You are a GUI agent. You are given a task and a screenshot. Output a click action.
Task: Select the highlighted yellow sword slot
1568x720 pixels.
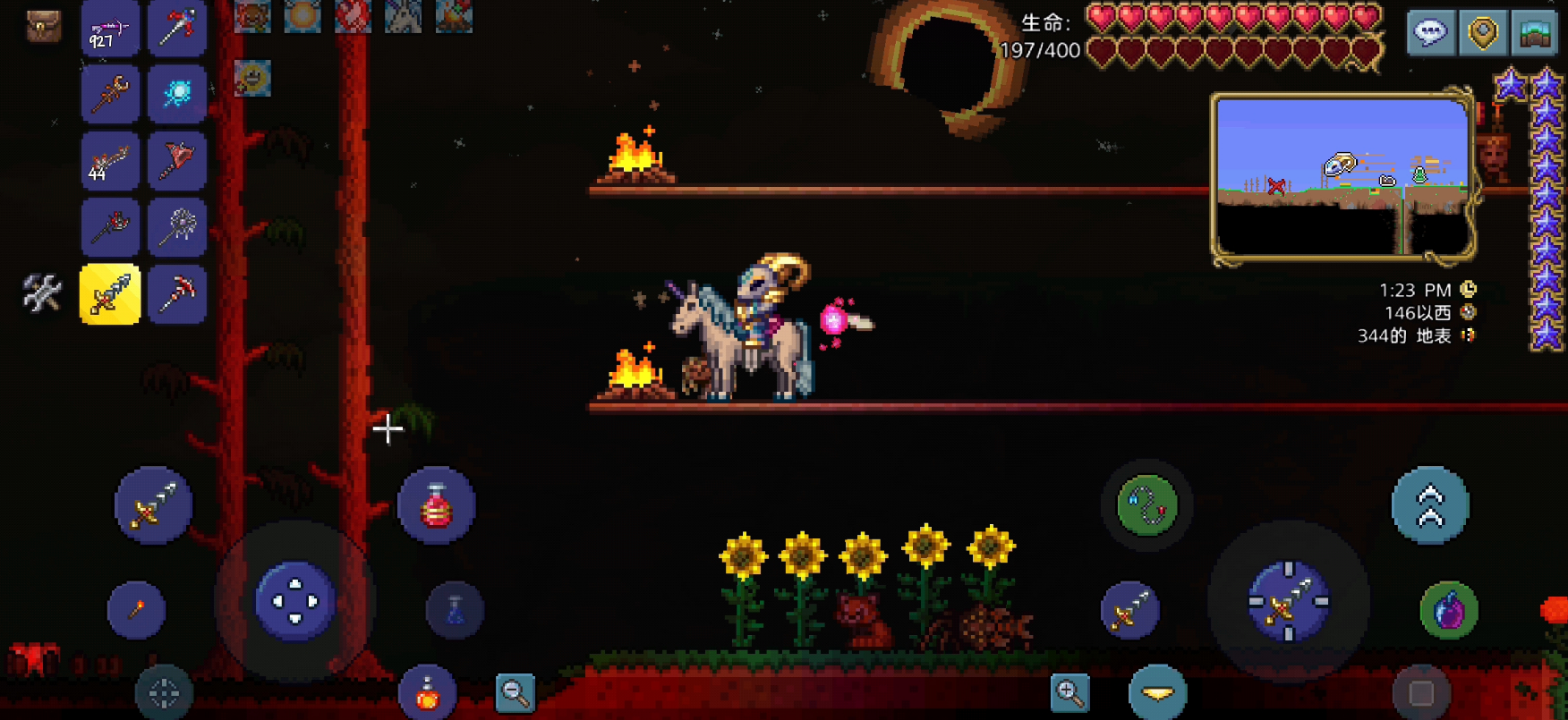pos(110,293)
